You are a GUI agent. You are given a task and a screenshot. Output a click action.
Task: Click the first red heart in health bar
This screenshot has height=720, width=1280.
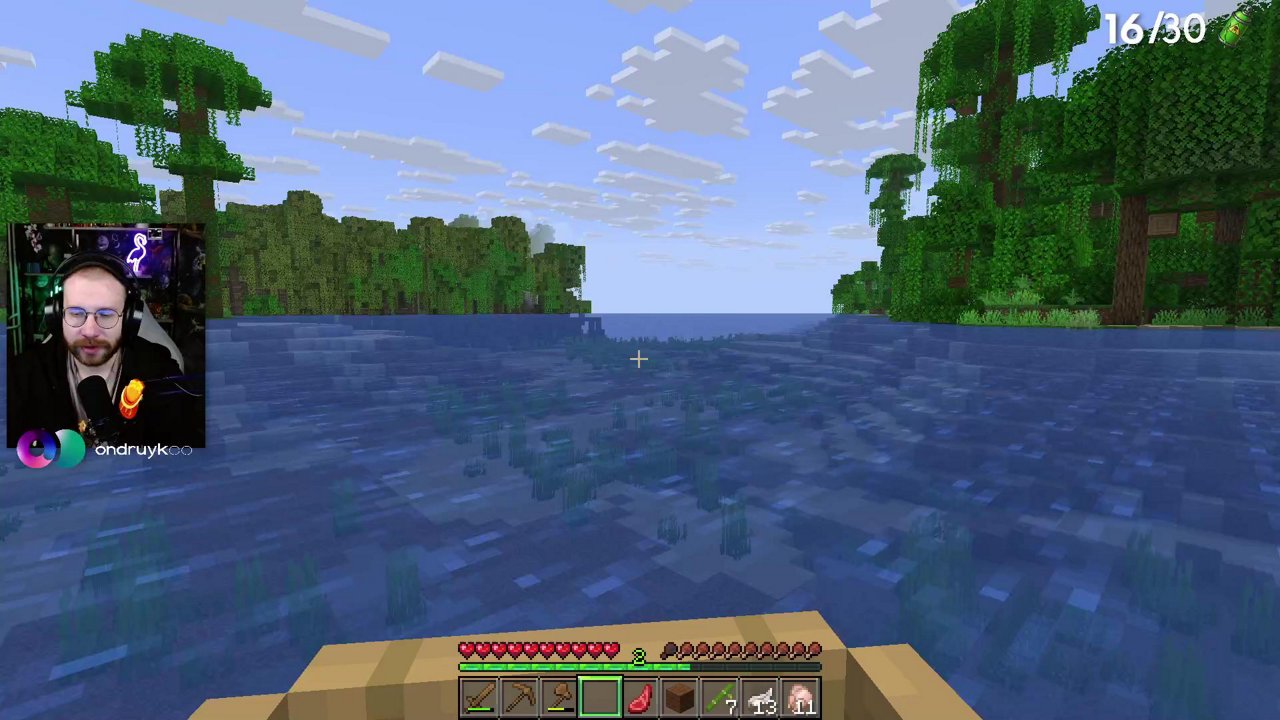(x=465, y=650)
